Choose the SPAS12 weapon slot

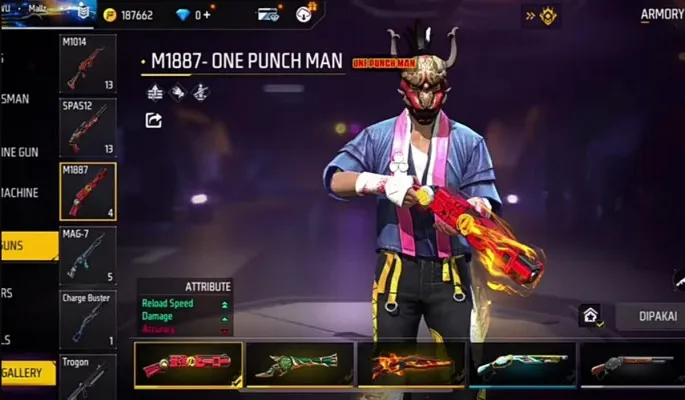[88, 127]
